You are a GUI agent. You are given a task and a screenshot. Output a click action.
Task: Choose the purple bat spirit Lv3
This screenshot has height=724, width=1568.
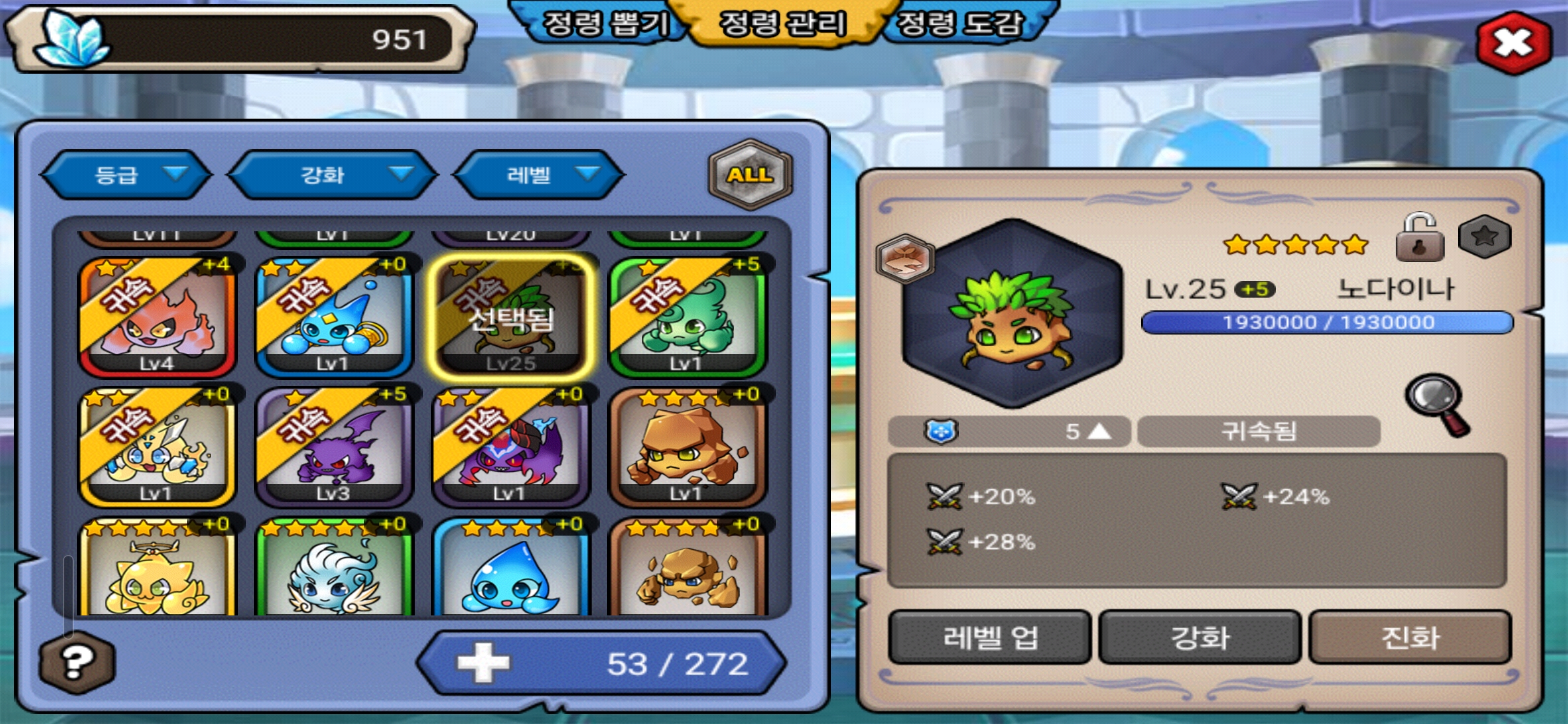(334, 446)
